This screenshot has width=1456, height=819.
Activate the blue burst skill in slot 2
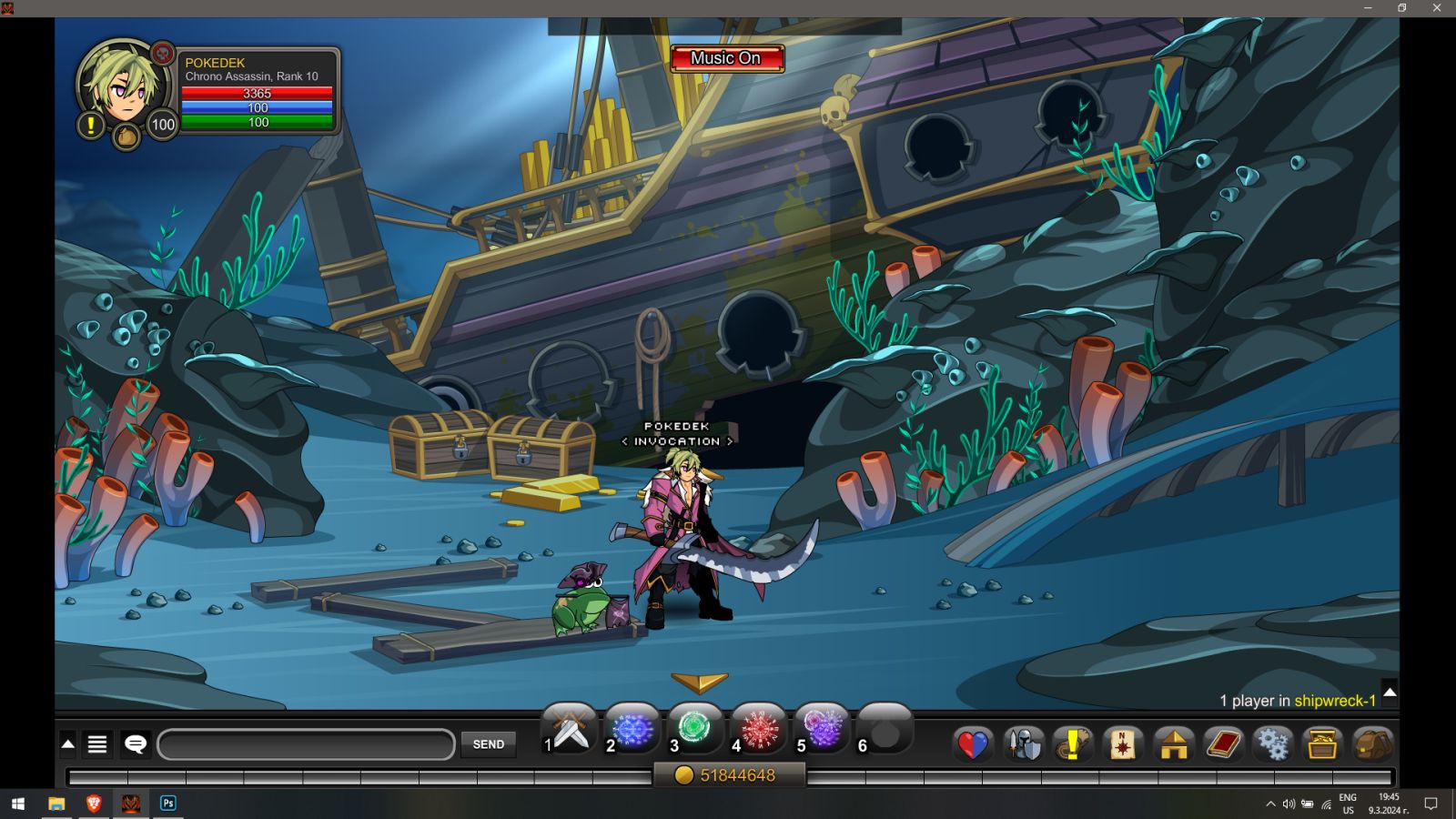pos(633,730)
